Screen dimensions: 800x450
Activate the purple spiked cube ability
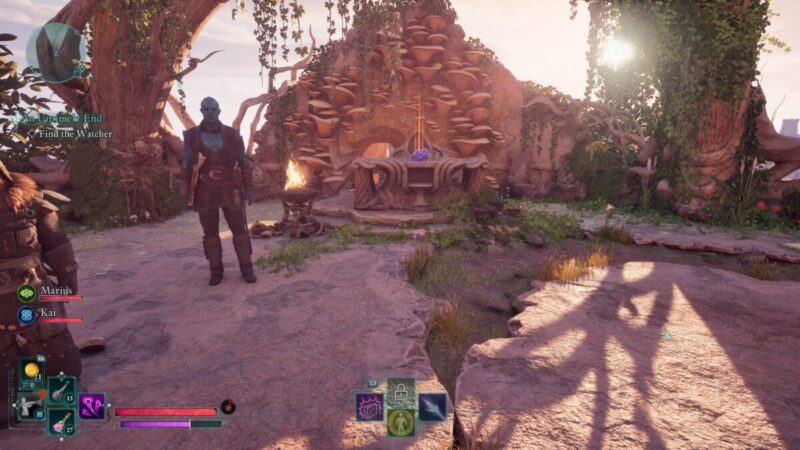click(x=369, y=406)
